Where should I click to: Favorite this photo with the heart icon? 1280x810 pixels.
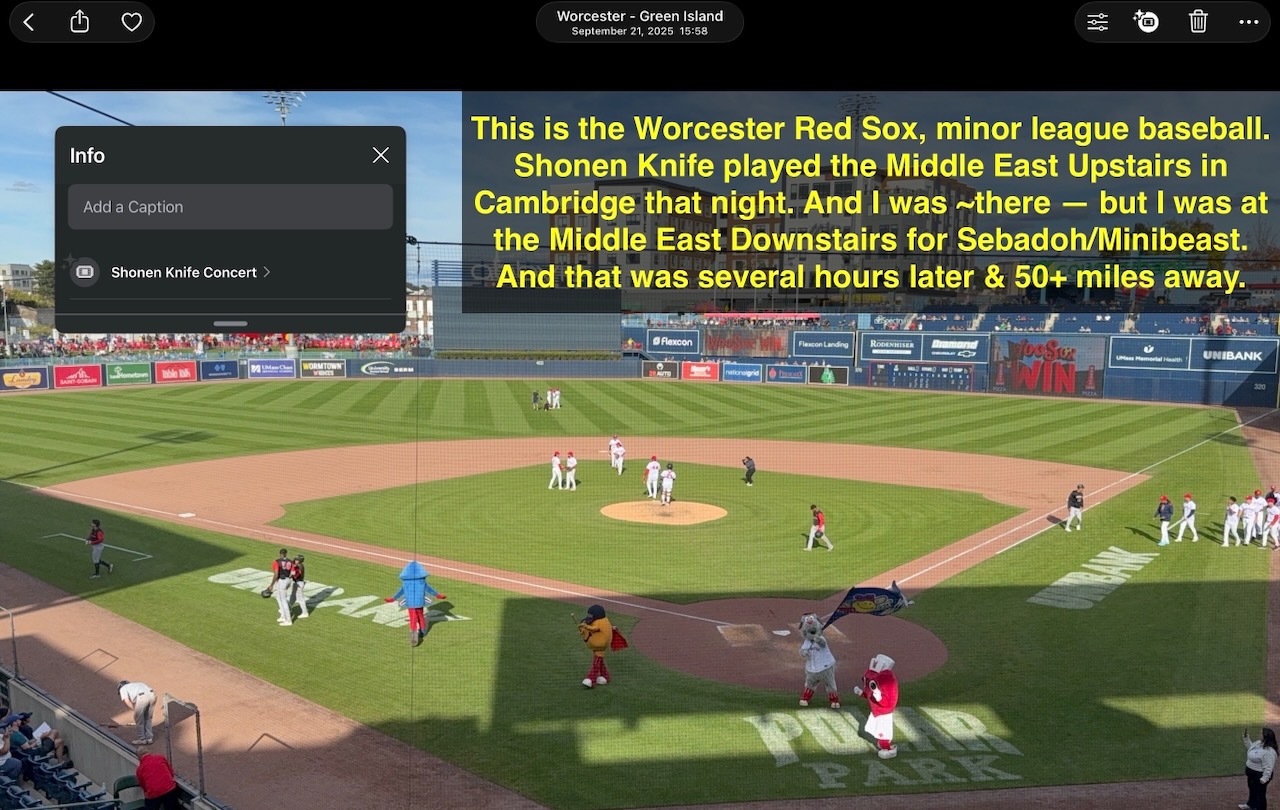pyautogui.click(x=132, y=21)
